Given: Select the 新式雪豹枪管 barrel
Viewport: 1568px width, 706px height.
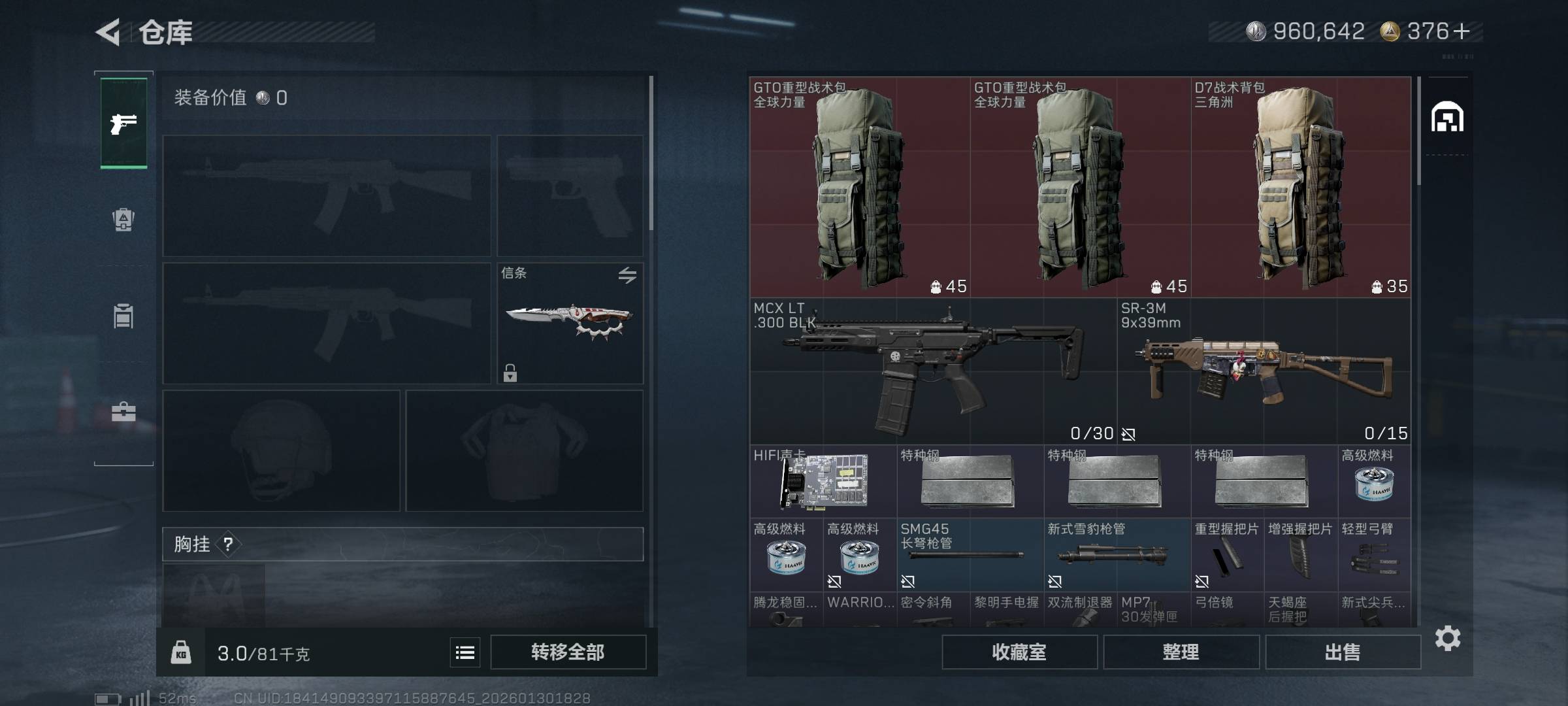Looking at the screenshot, I should pyautogui.click(x=1117, y=556).
